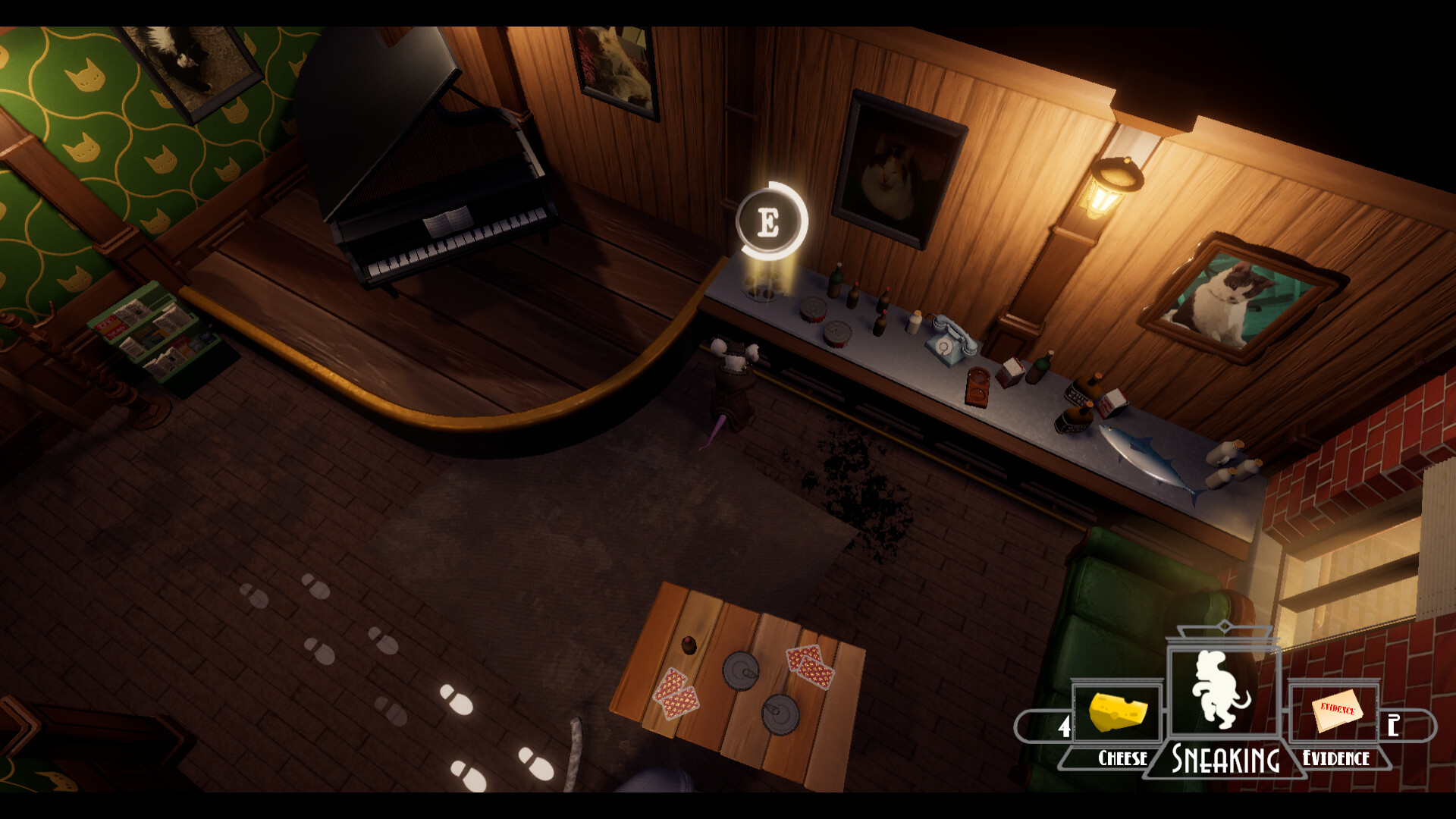Select the milk bottle near the telephone
1456x819 pixels.
coord(915,321)
